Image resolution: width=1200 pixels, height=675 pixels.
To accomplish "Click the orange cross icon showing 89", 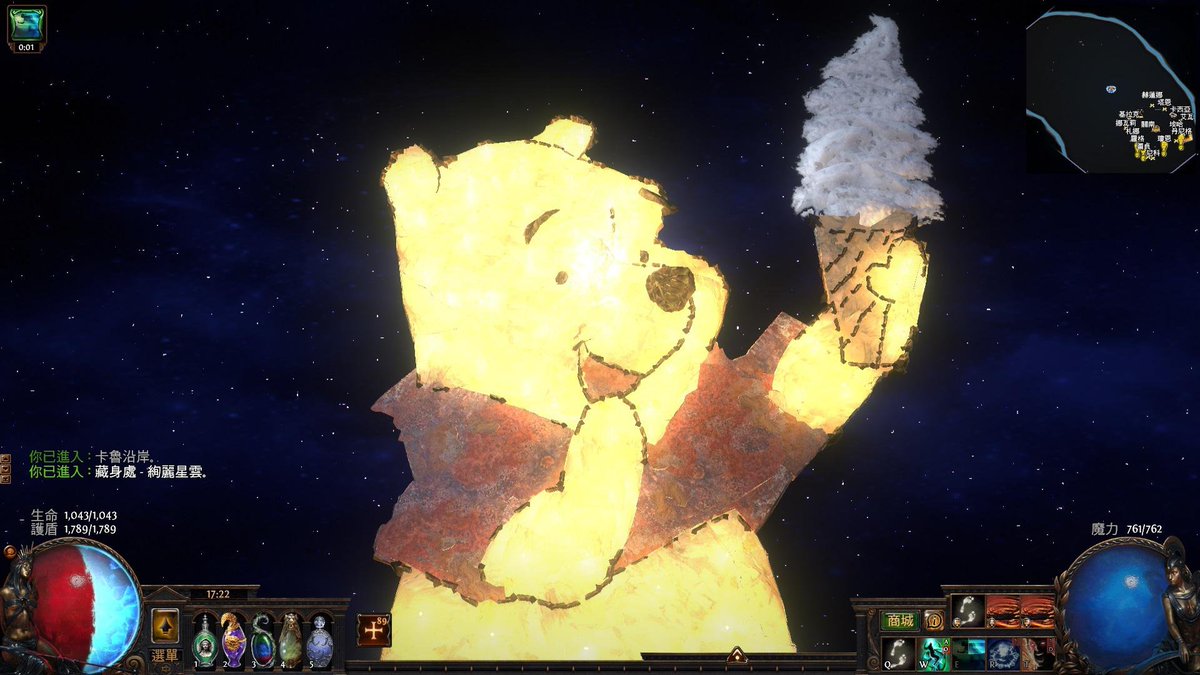I will point(373,631).
